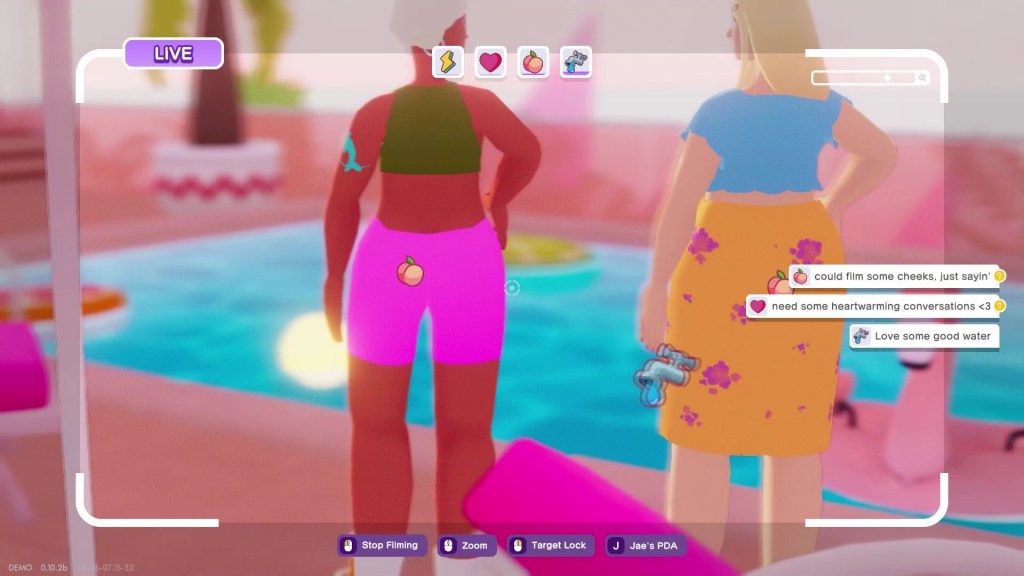Target the peach marker on the pink shorts
This screenshot has width=1024, height=576.
click(408, 271)
